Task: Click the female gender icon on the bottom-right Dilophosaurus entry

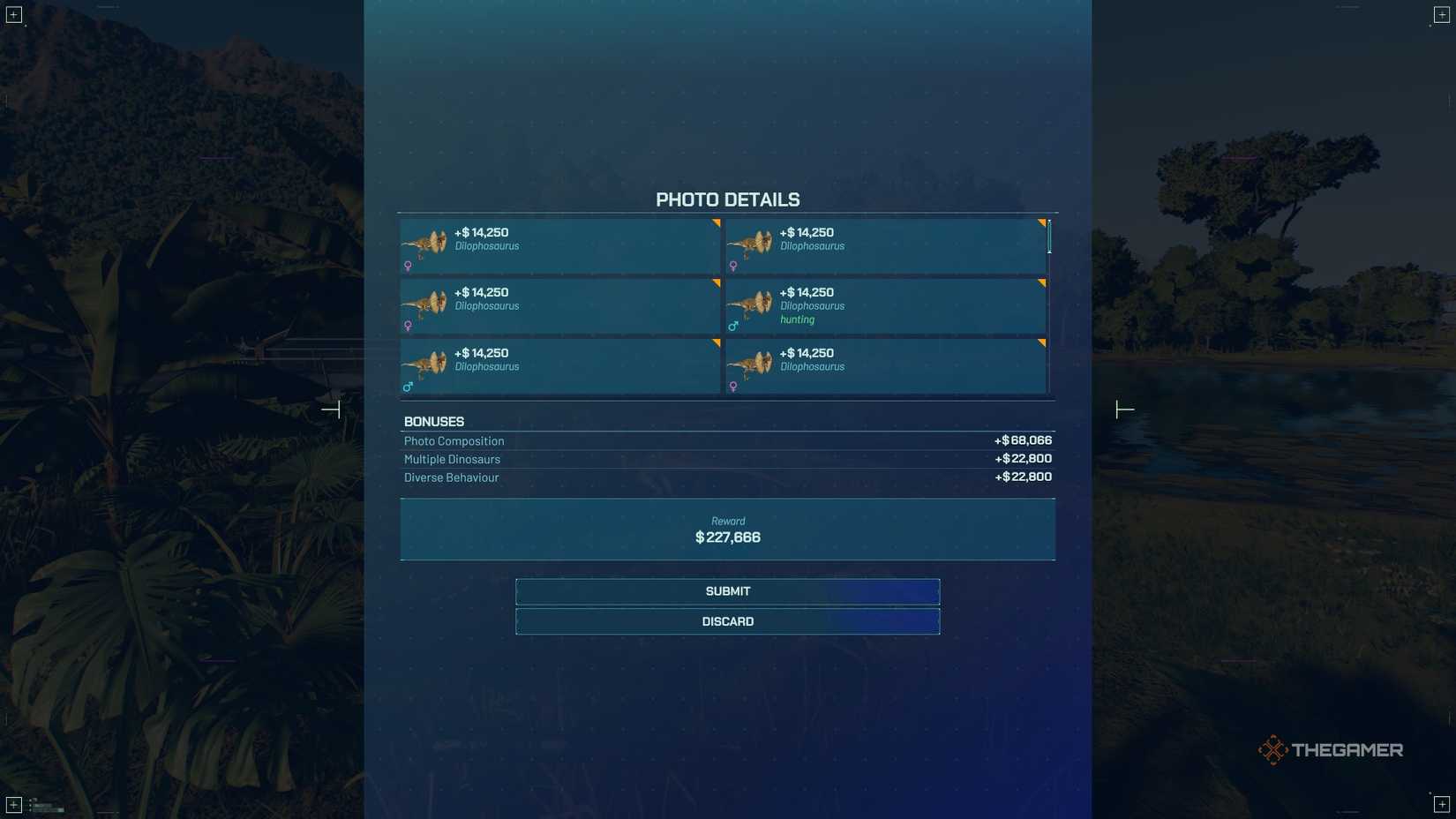Action: click(733, 386)
